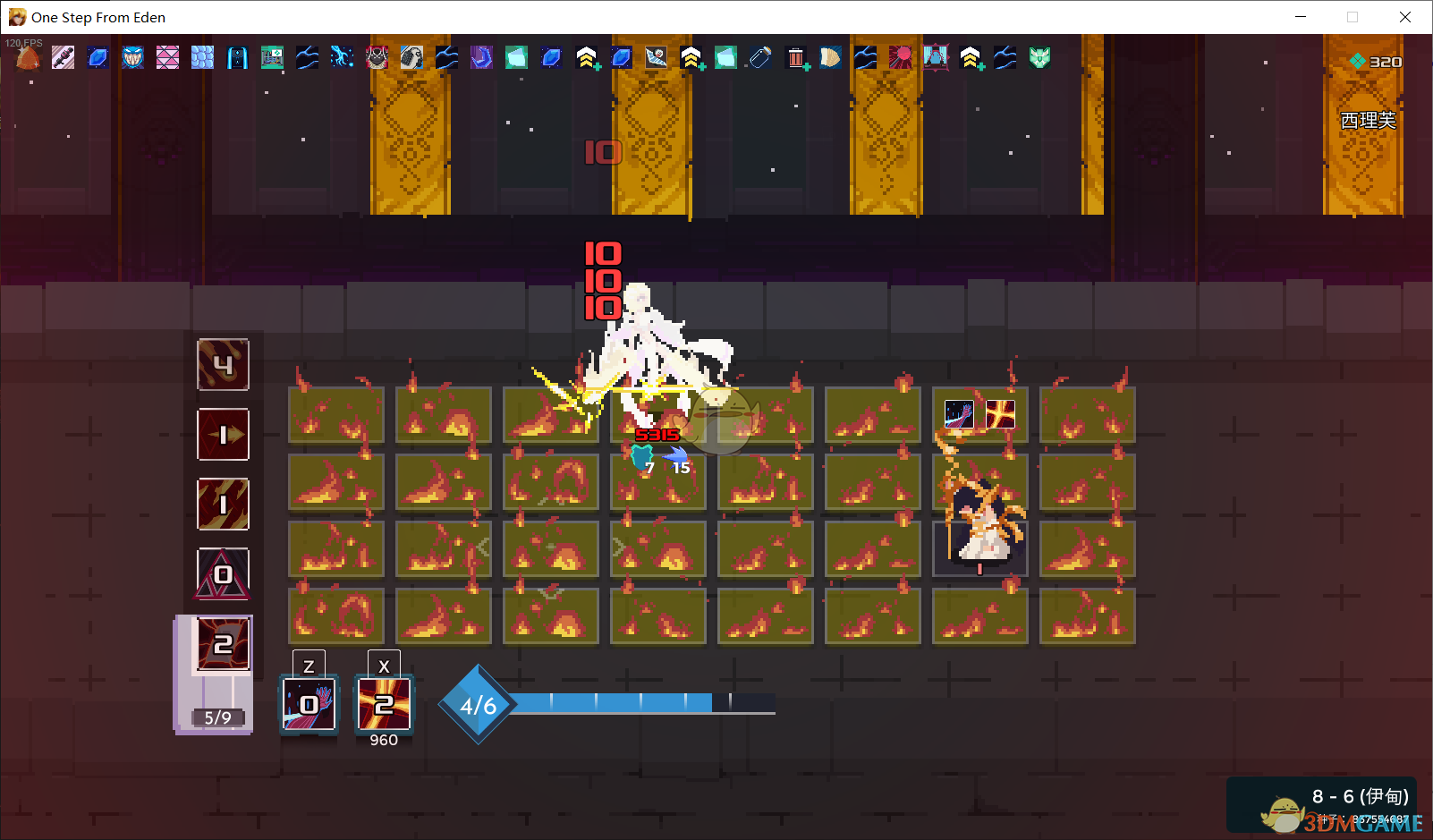Inspect the white-haired masked face artifact

[x=377, y=58]
